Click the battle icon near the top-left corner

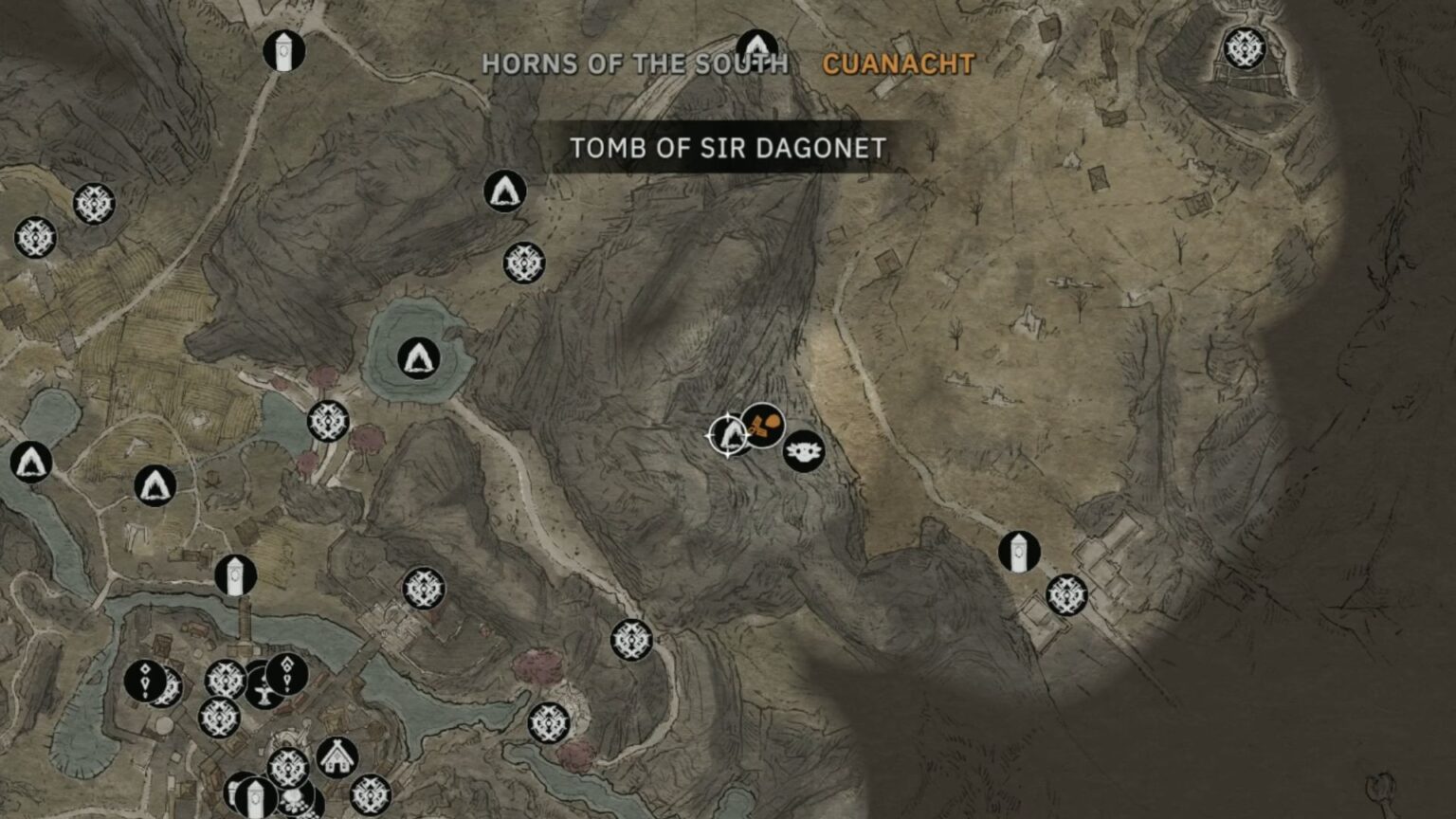coord(91,204)
